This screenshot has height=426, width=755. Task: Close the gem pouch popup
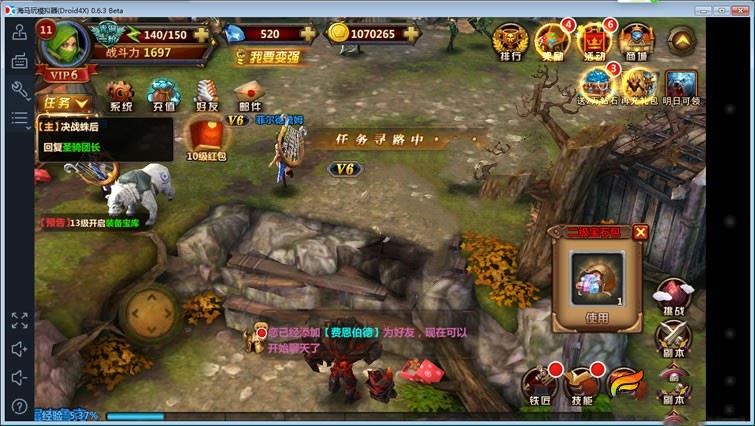pos(640,232)
